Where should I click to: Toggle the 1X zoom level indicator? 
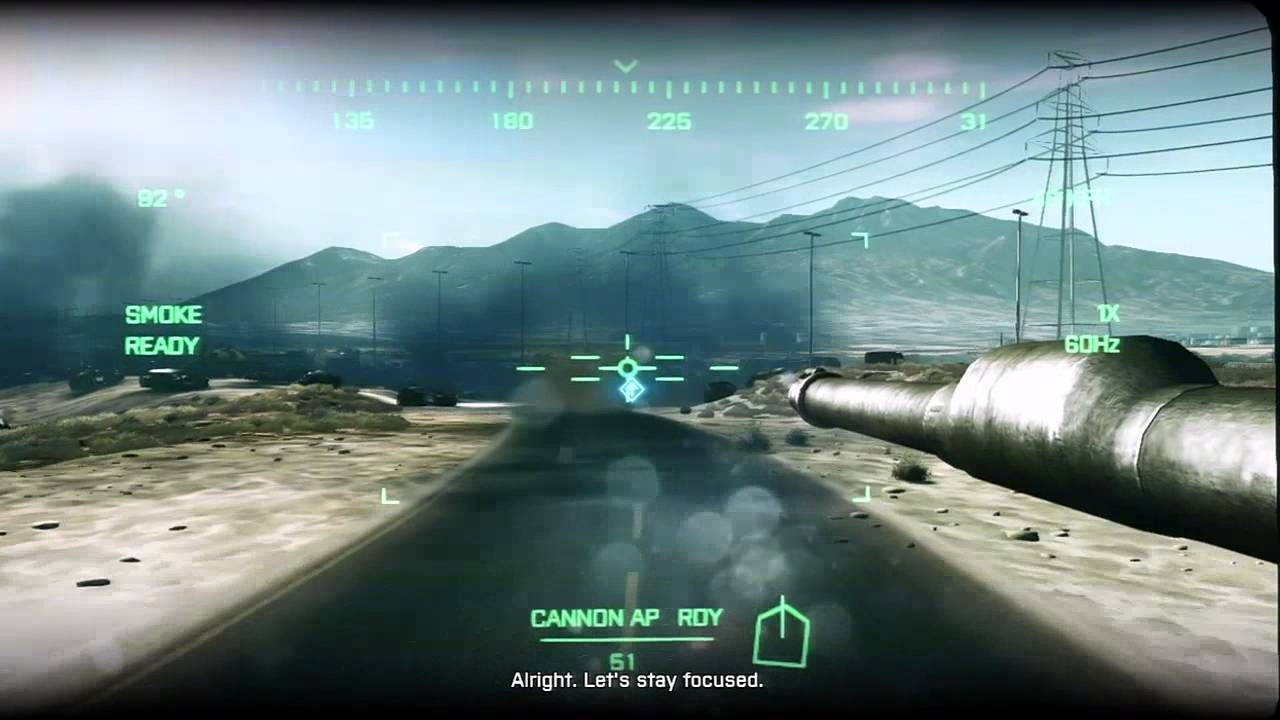1107,314
